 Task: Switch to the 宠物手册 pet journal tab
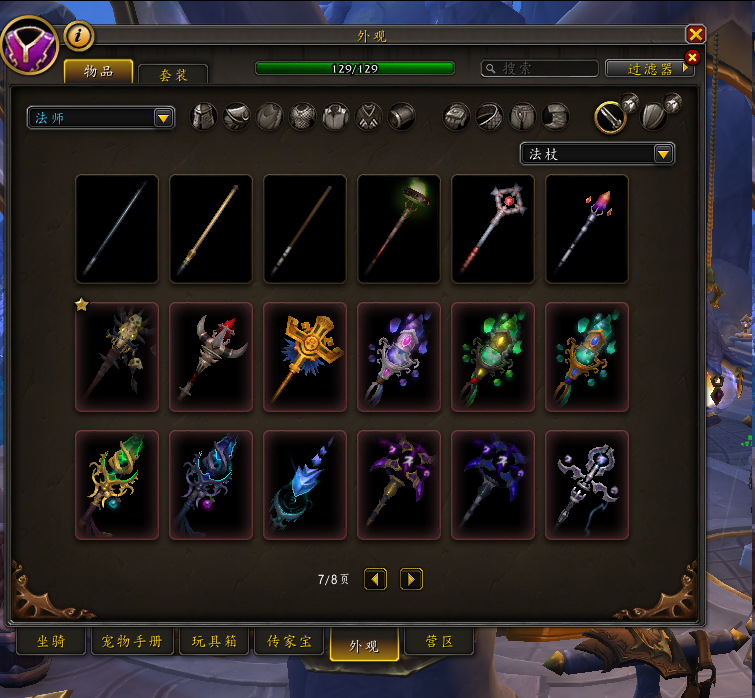(133, 642)
